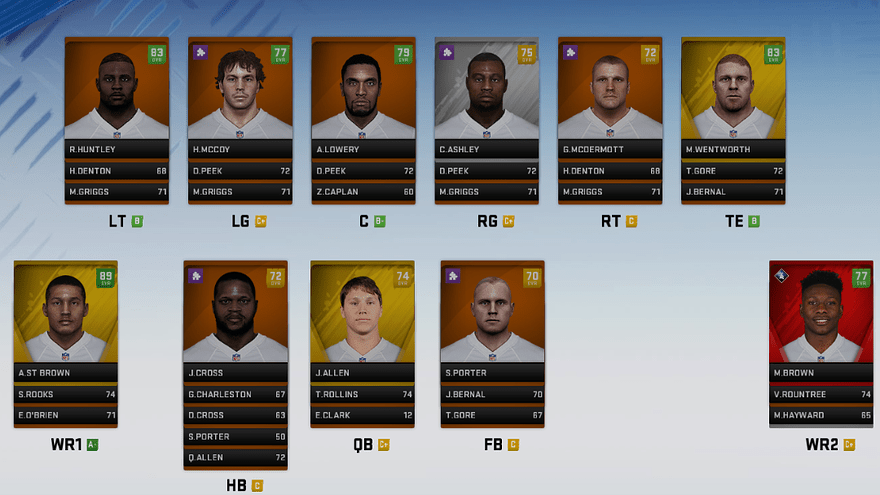The image size is (880, 495).
Task: Pick the C. Ashley right guard card
Action: coord(486,96)
